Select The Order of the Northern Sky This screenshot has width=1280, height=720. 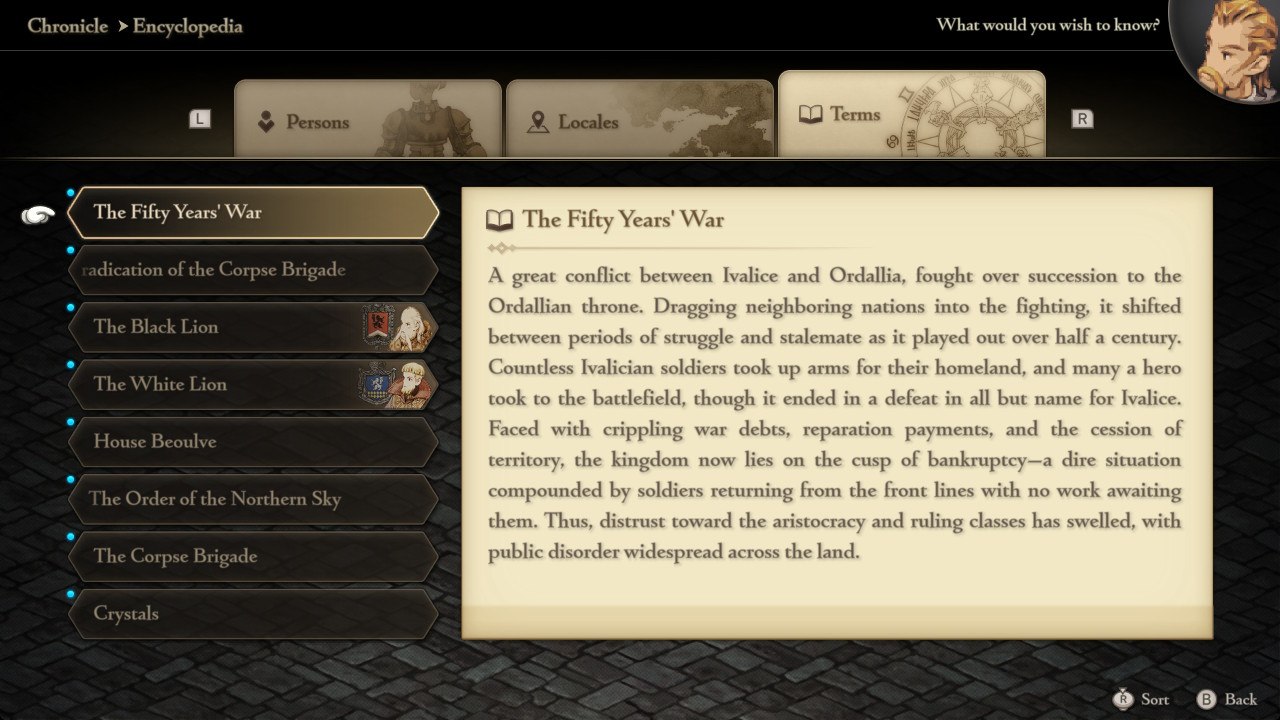pos(252,499)
